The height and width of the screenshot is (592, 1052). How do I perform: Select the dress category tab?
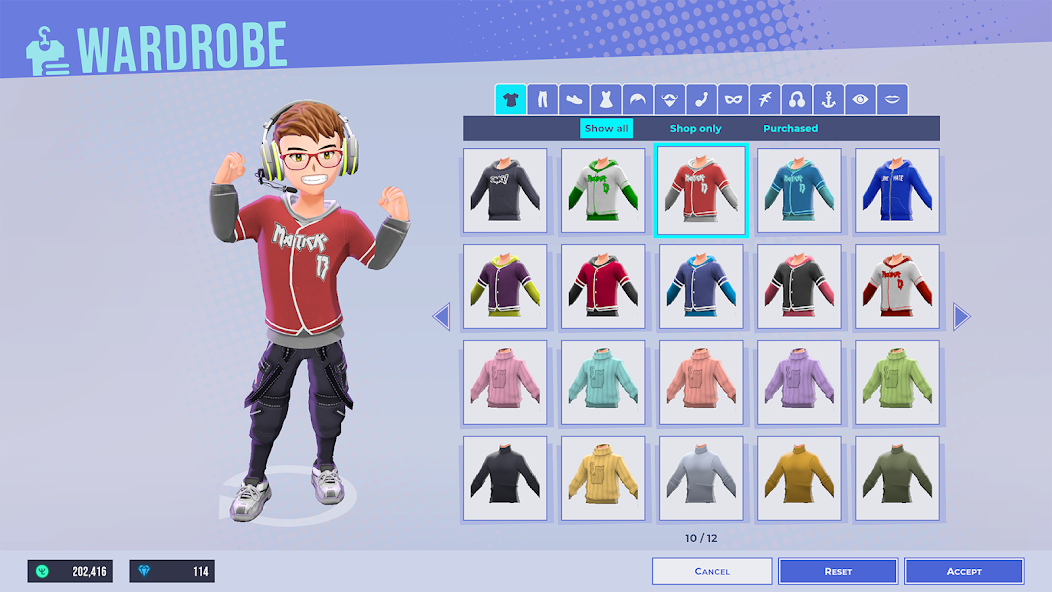coord(606,99)
